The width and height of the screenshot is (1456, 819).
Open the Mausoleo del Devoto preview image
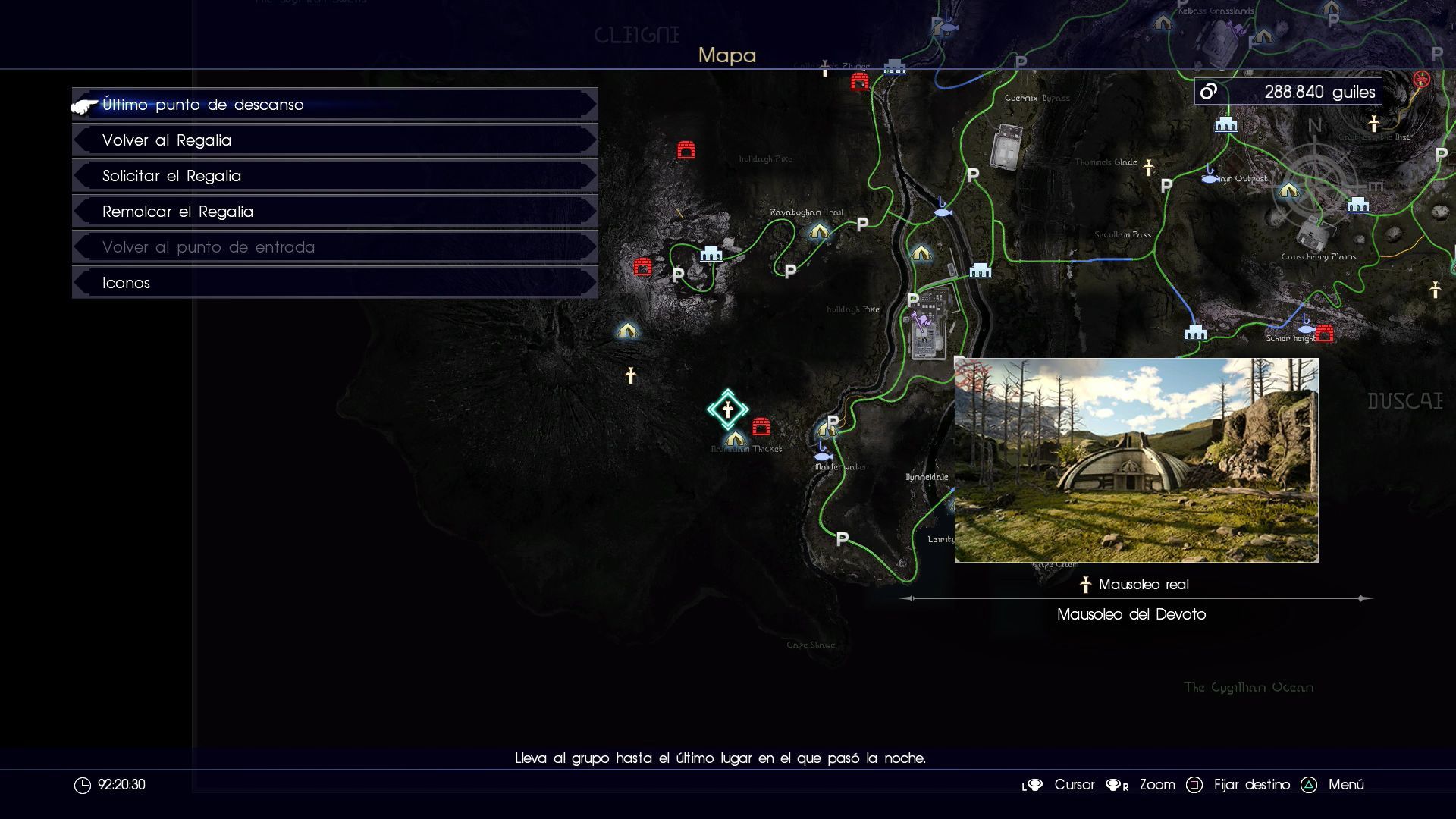[1136, 460]
